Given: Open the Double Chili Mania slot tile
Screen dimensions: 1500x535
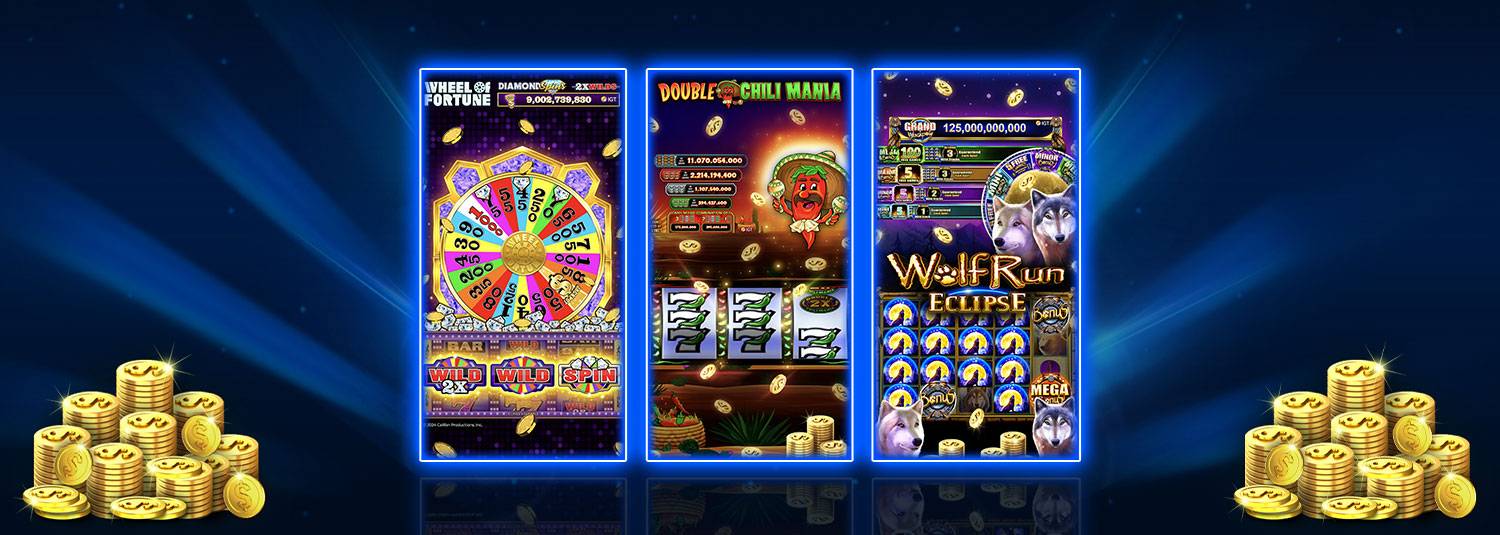Looking at the screenshot, I should [749, 265].
